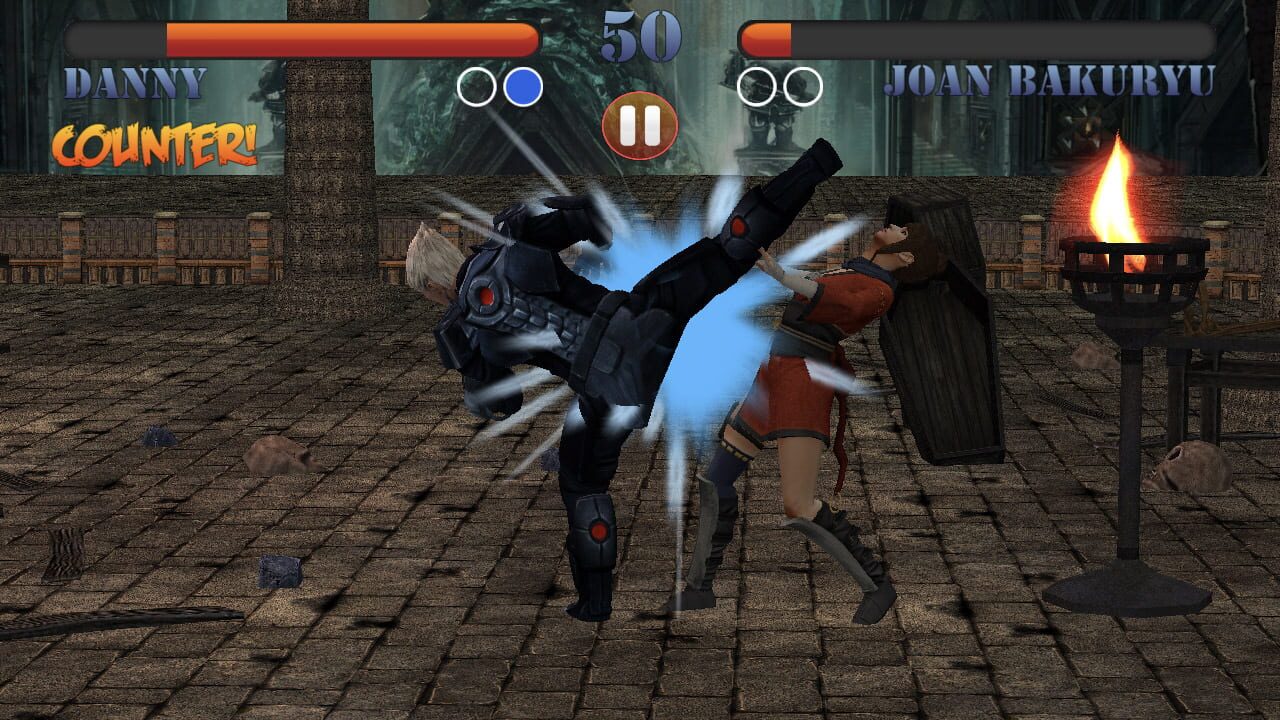Toggle Joan's first empty round circle

755,87
